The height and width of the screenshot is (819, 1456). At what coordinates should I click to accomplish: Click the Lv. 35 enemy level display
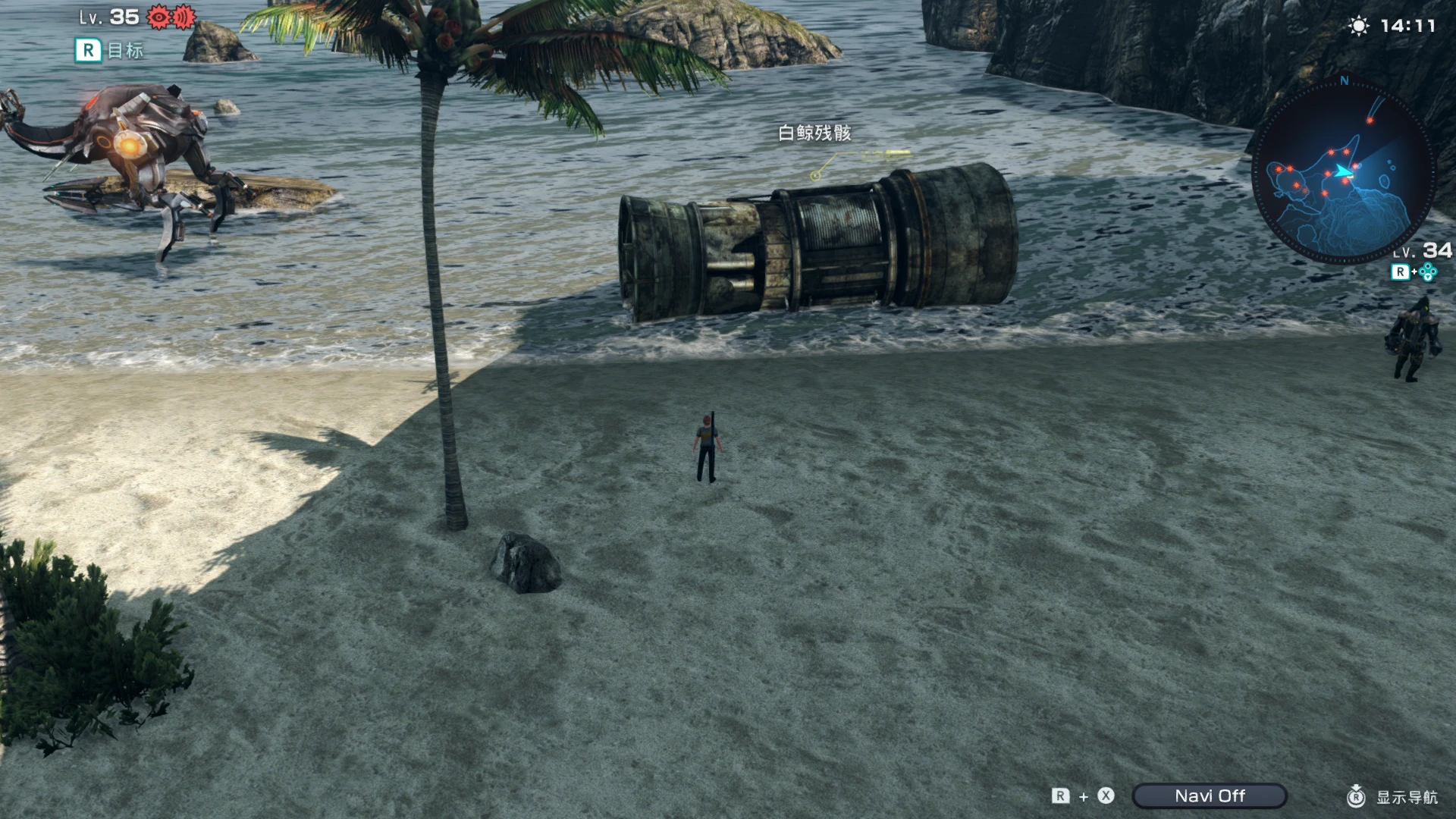coord(108,17)
